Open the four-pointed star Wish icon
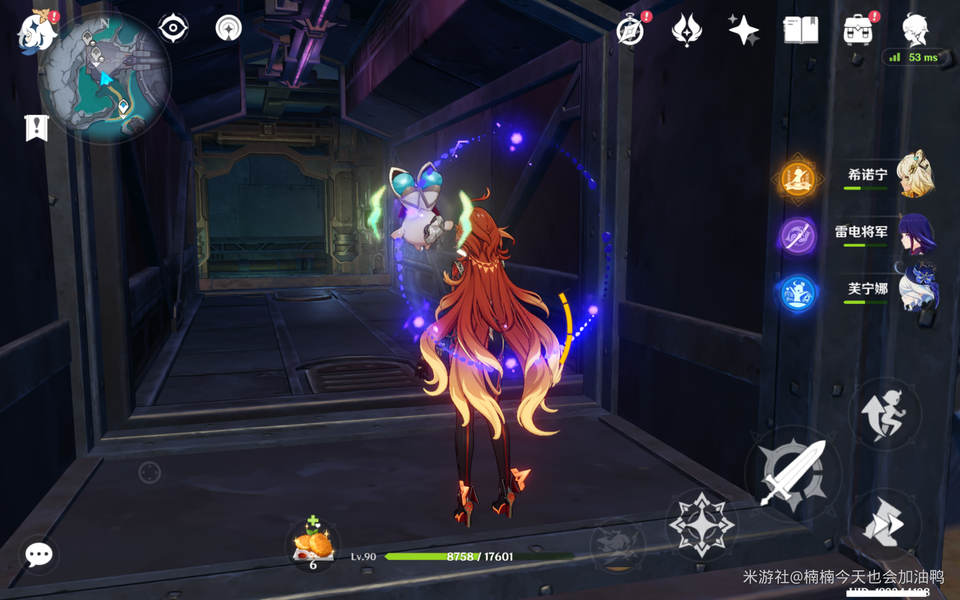The width and height of the screenshot is (960, 600). tap(743, 30)
